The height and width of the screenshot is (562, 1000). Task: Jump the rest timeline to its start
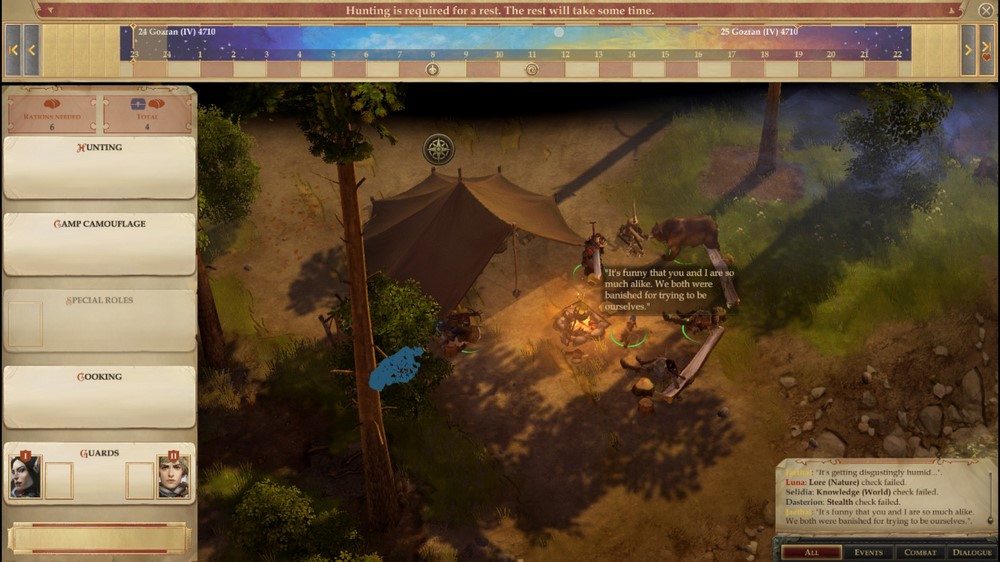[x=13, y=50]
